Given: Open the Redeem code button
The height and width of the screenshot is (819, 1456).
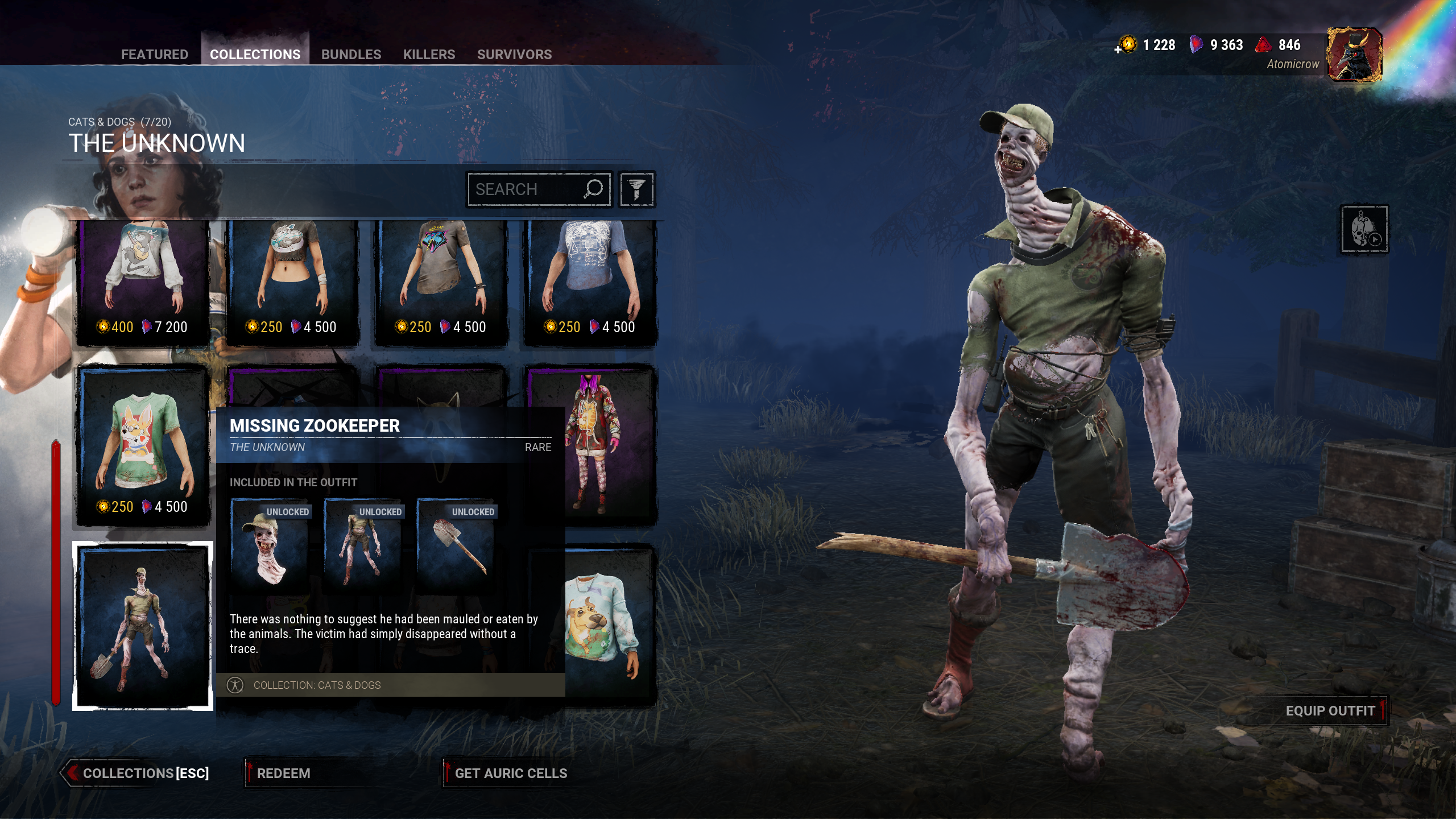Looking at the screenshot, I should tap(283, 773).
